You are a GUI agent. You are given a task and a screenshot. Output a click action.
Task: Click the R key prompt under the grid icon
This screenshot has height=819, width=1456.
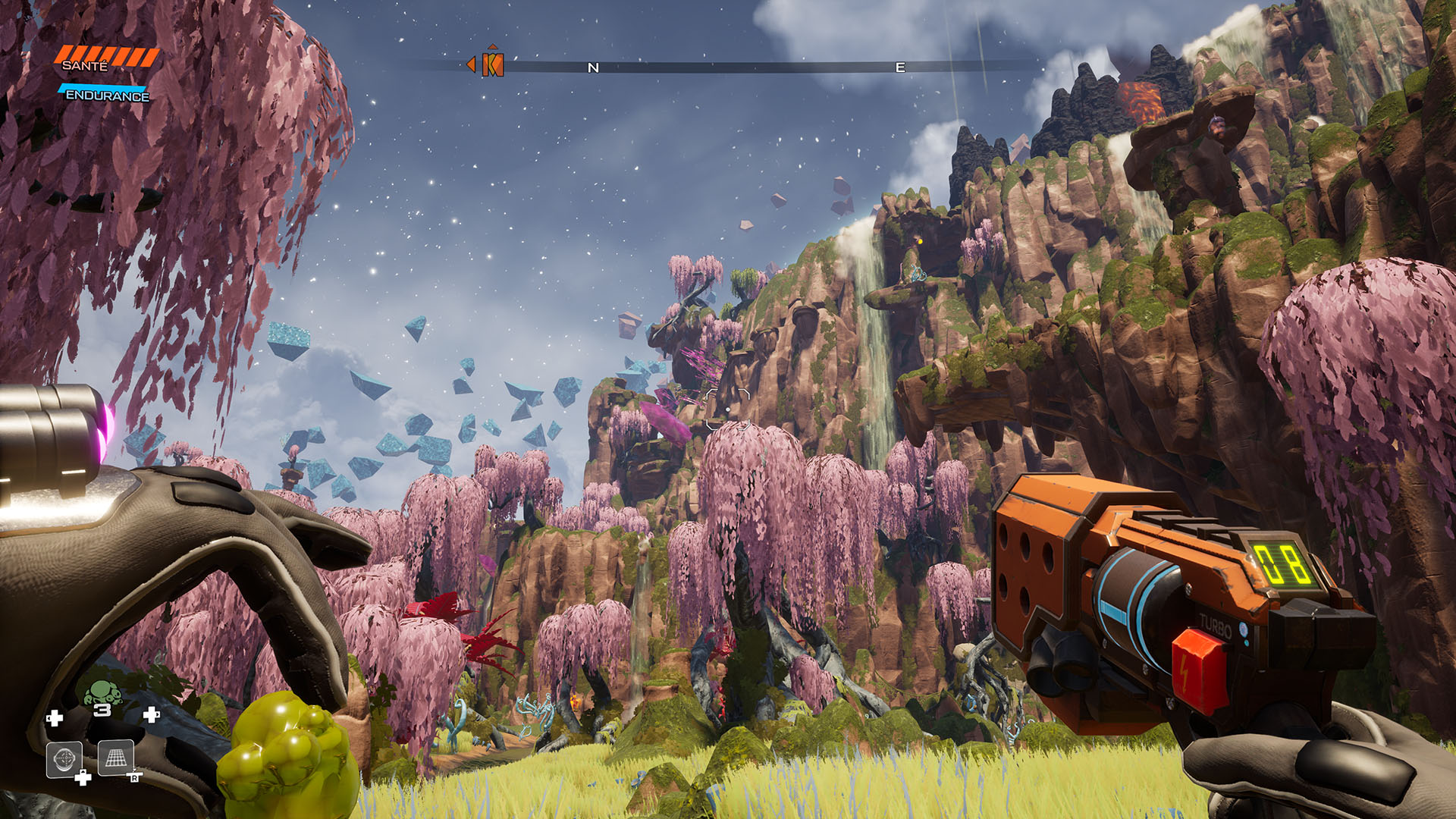click(135, 777)
